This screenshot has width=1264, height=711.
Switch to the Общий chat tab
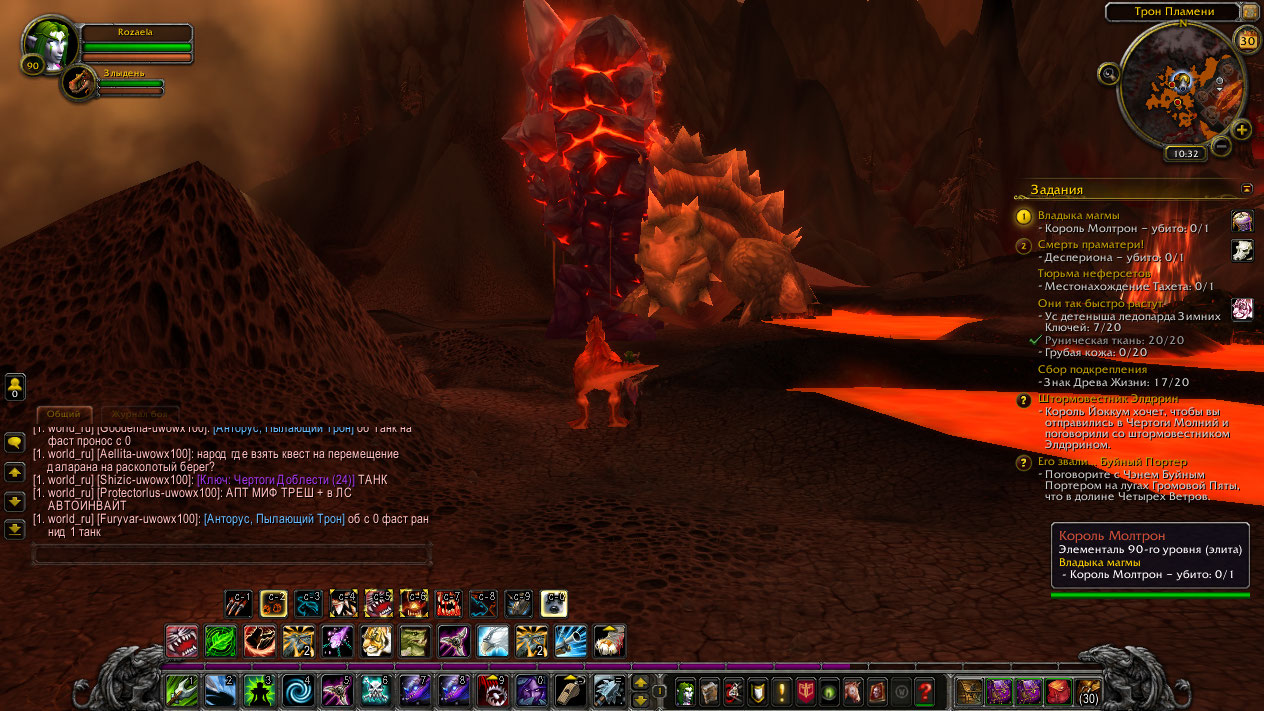tap(64, 413)
